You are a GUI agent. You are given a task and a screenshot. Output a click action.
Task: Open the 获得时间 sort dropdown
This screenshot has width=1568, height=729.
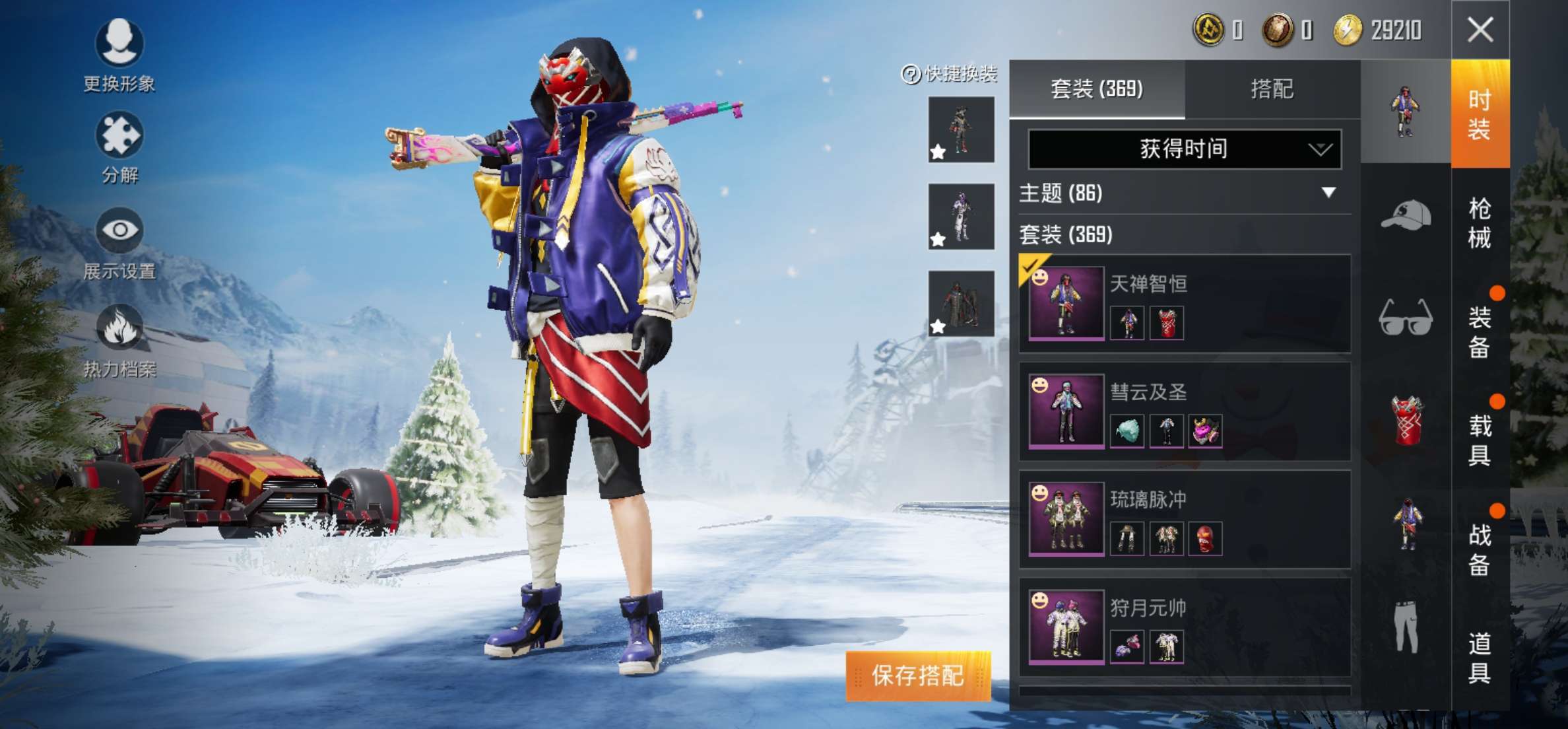[1185, 149]
